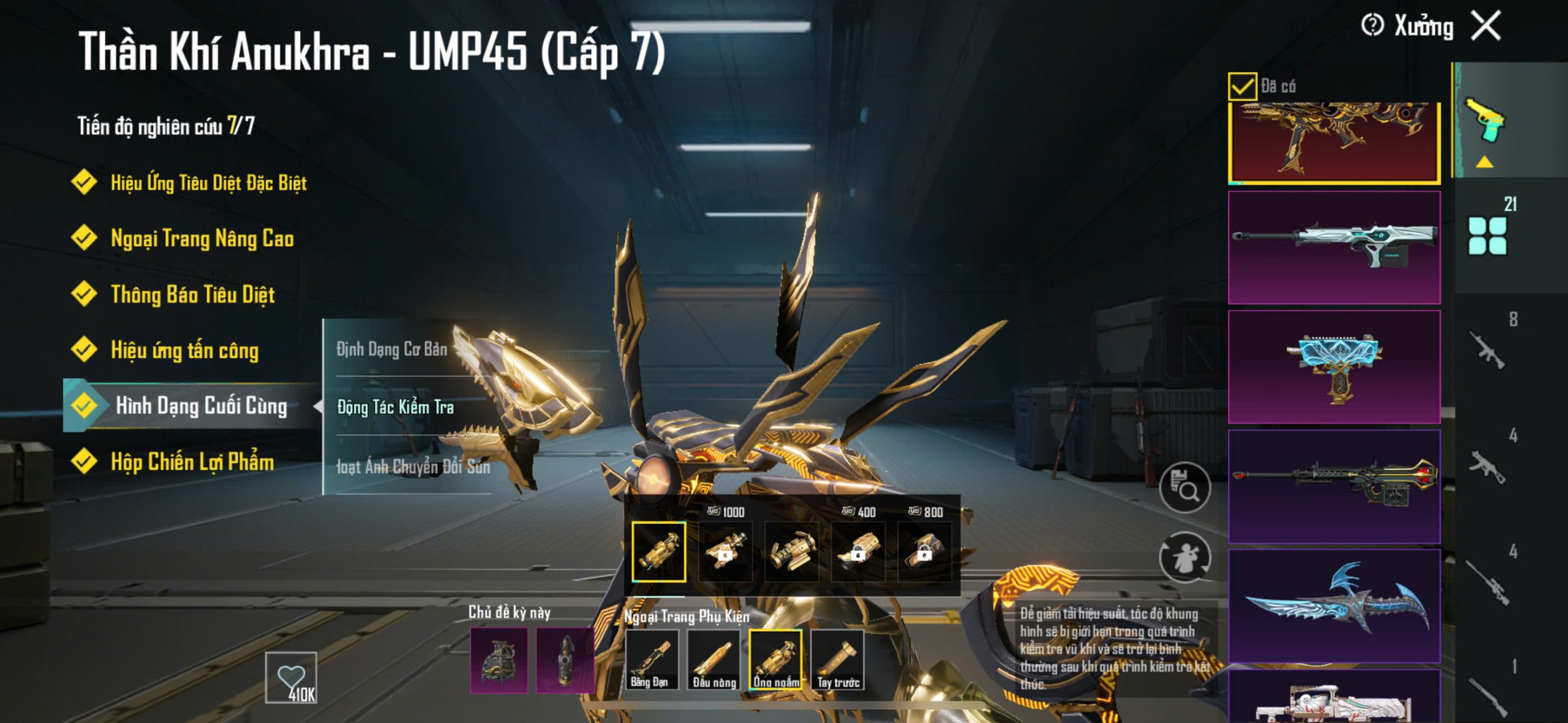Open Hiệu ứng tấn công entry
The image size is (1568, 723).
pyautogui.click(x=184, y=350)
